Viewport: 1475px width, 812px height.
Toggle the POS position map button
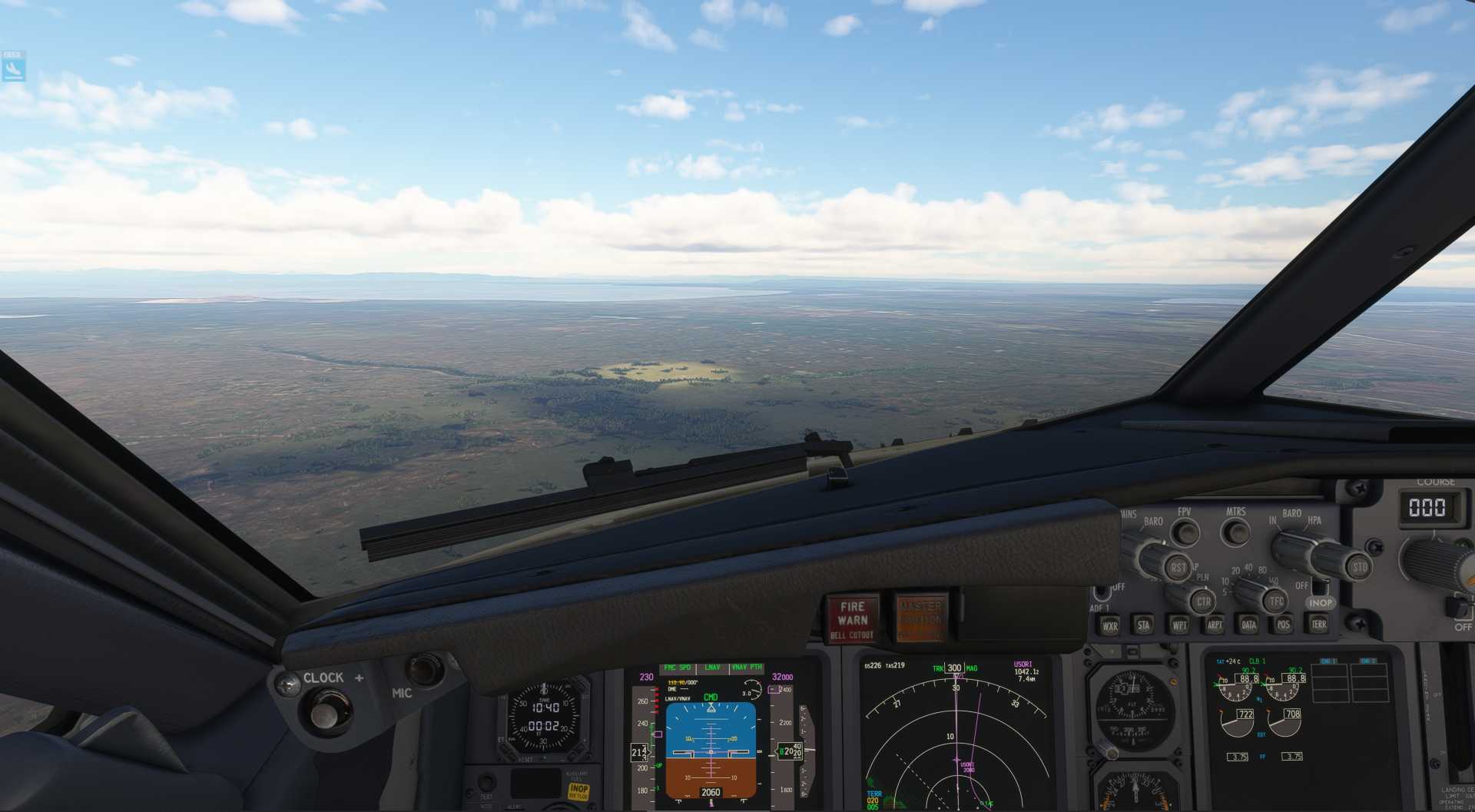1283,625
